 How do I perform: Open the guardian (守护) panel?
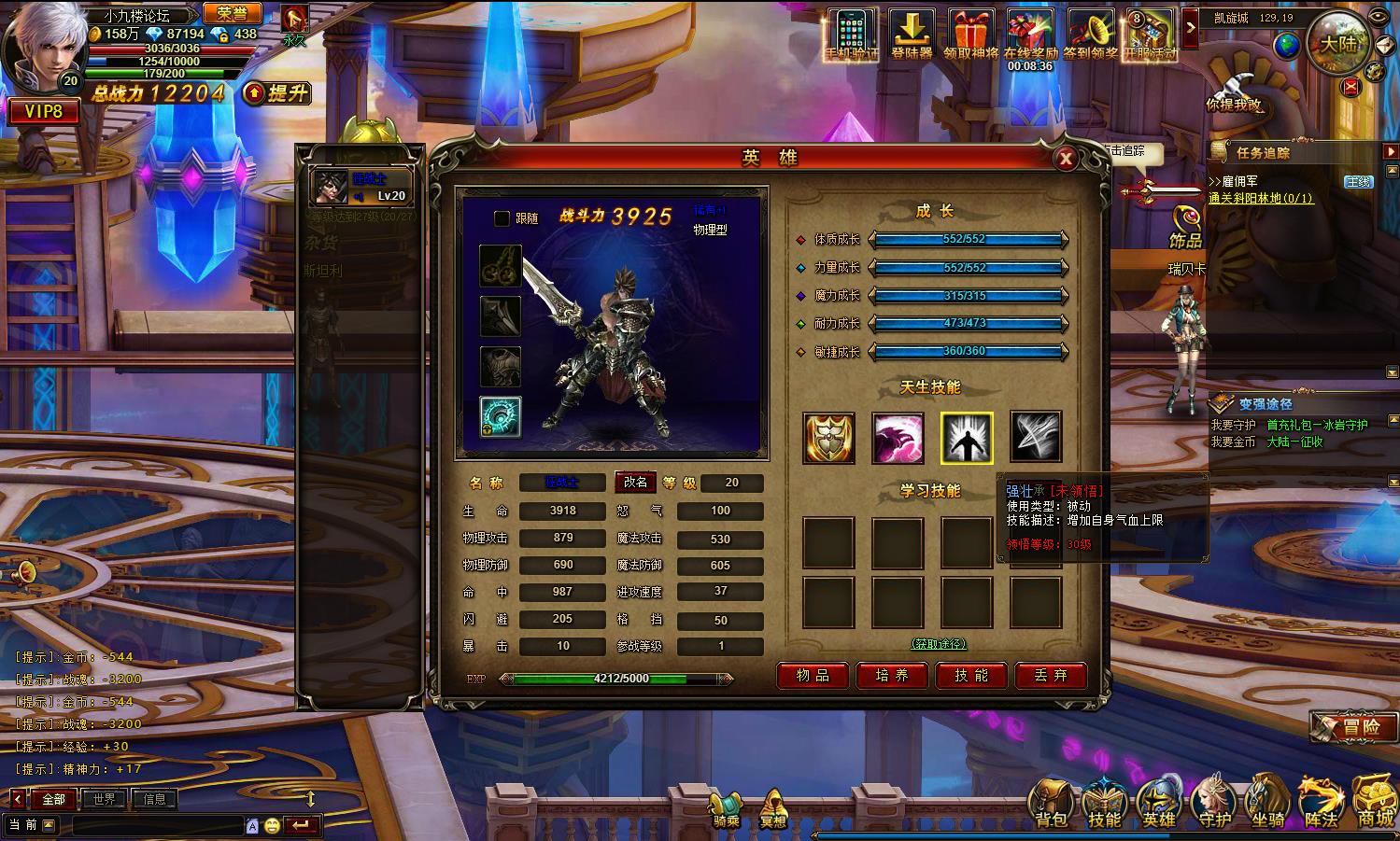coord(1213,801)
